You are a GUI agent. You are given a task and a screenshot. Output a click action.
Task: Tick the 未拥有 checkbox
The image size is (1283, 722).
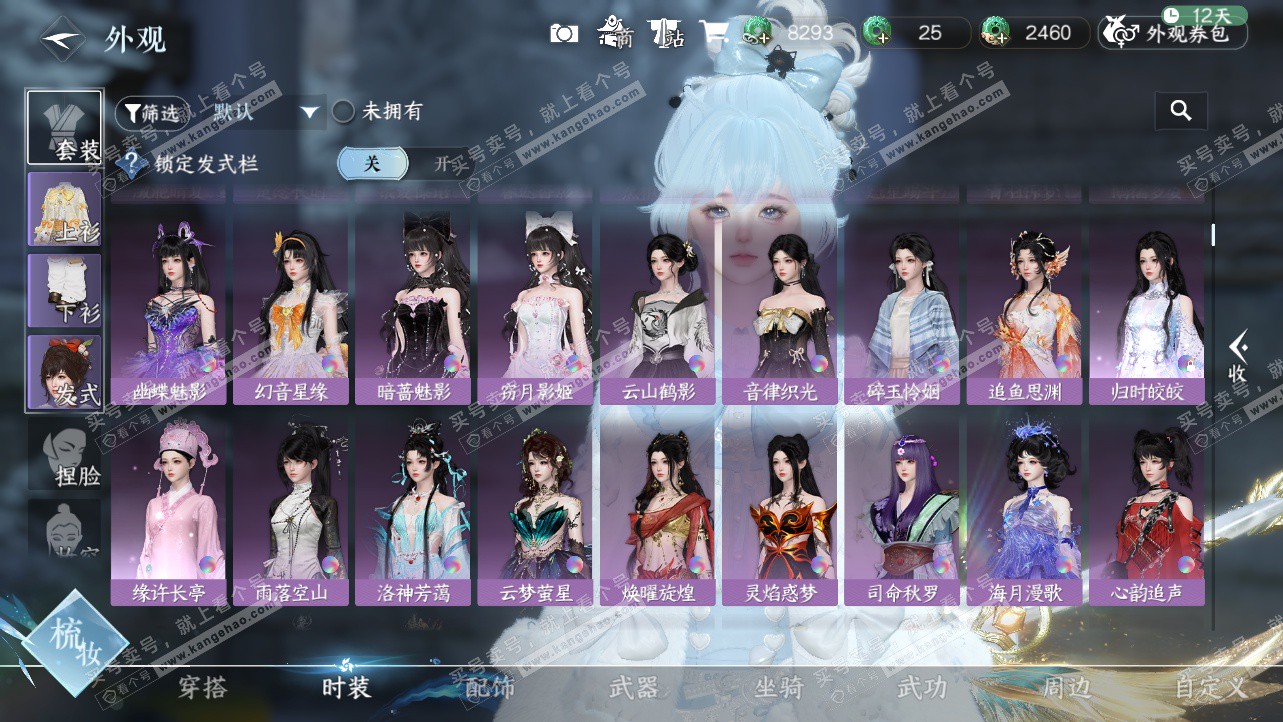pyautogui.click(x=344, y=112)
